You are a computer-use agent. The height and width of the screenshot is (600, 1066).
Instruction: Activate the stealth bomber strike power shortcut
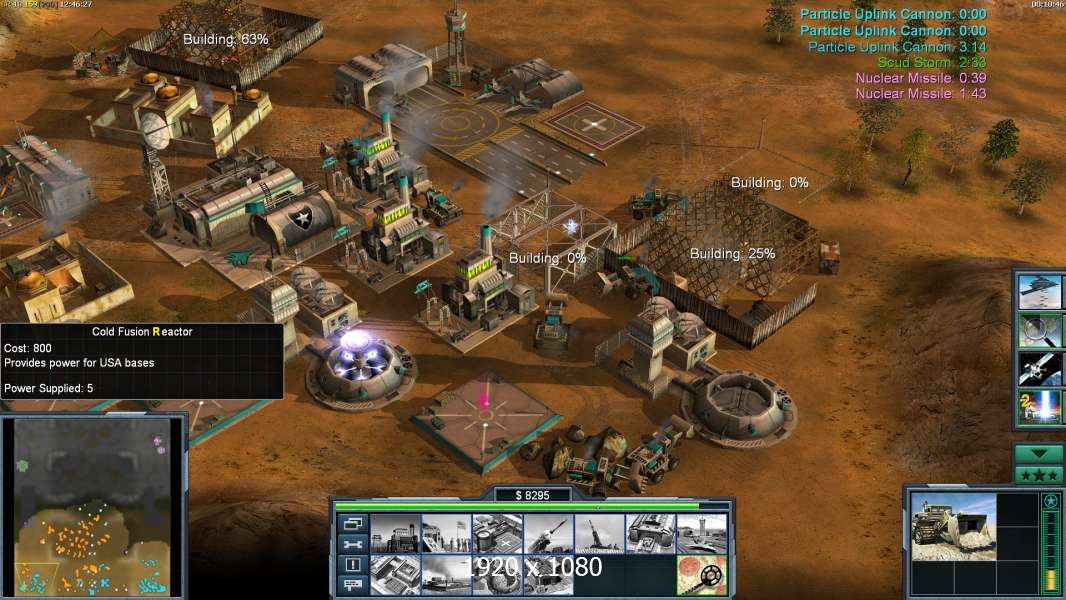[x=1040, y=292]
